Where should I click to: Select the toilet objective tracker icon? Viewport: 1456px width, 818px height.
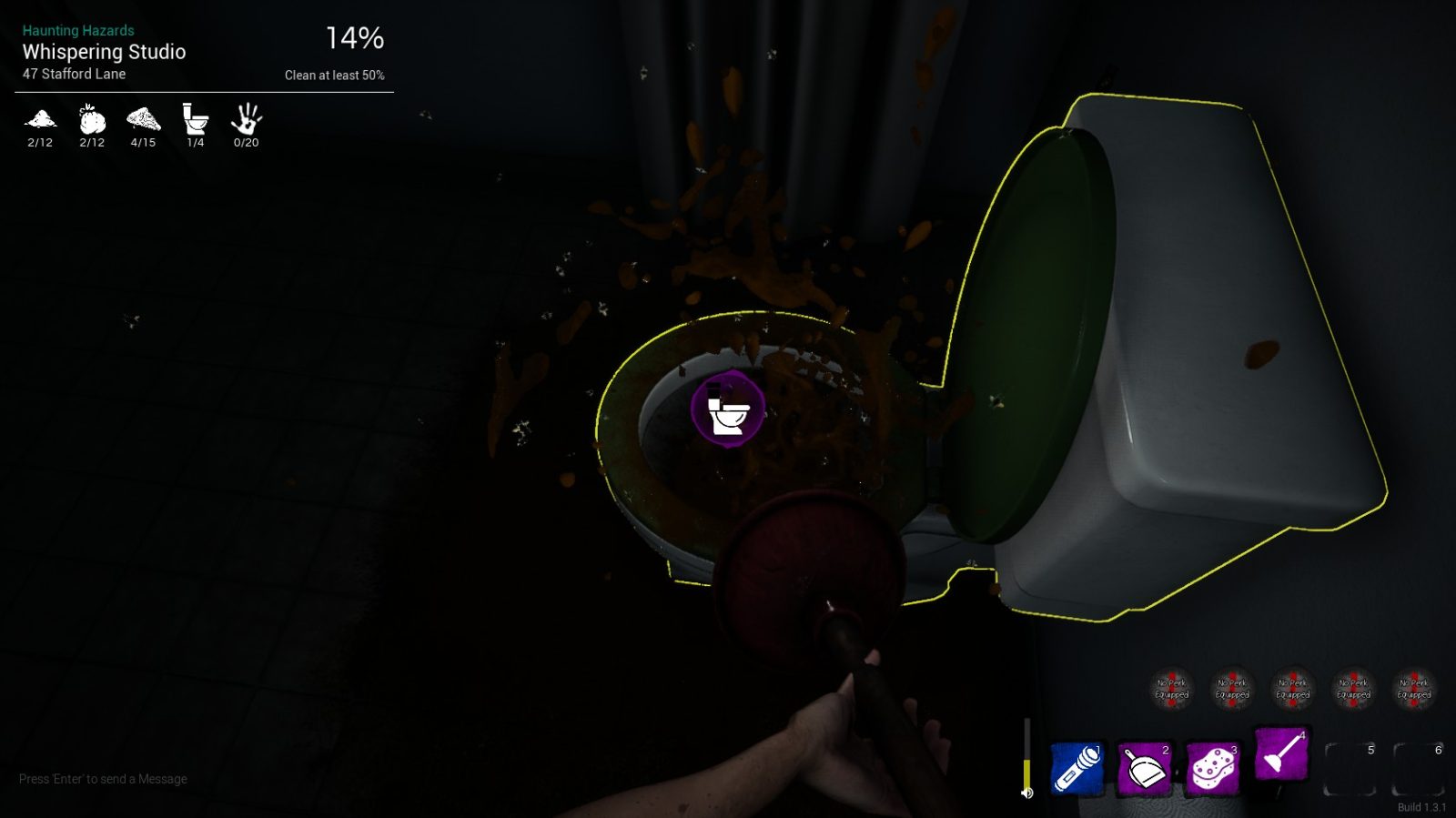point(195,119)
